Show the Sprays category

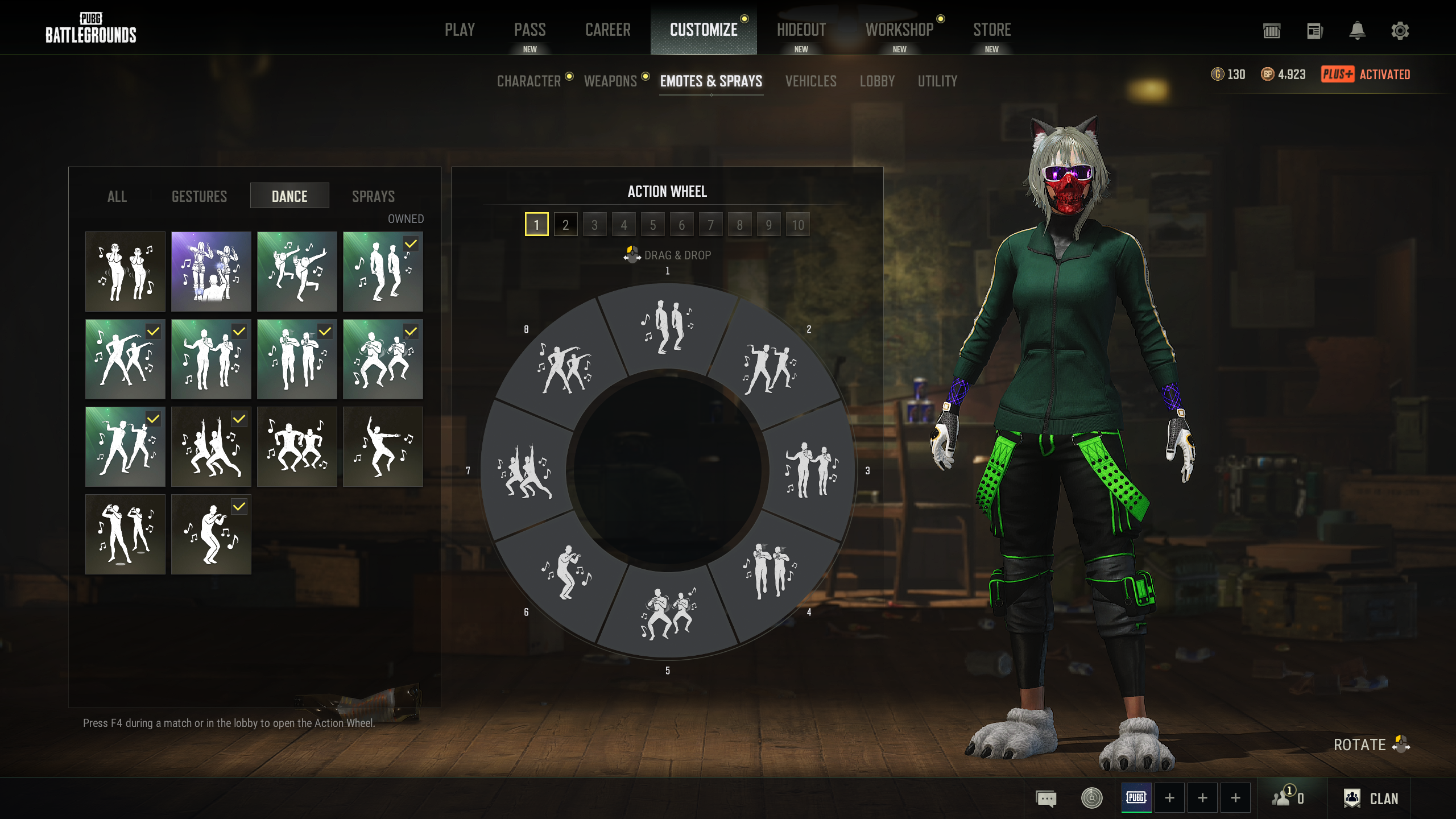click(373, 196)
